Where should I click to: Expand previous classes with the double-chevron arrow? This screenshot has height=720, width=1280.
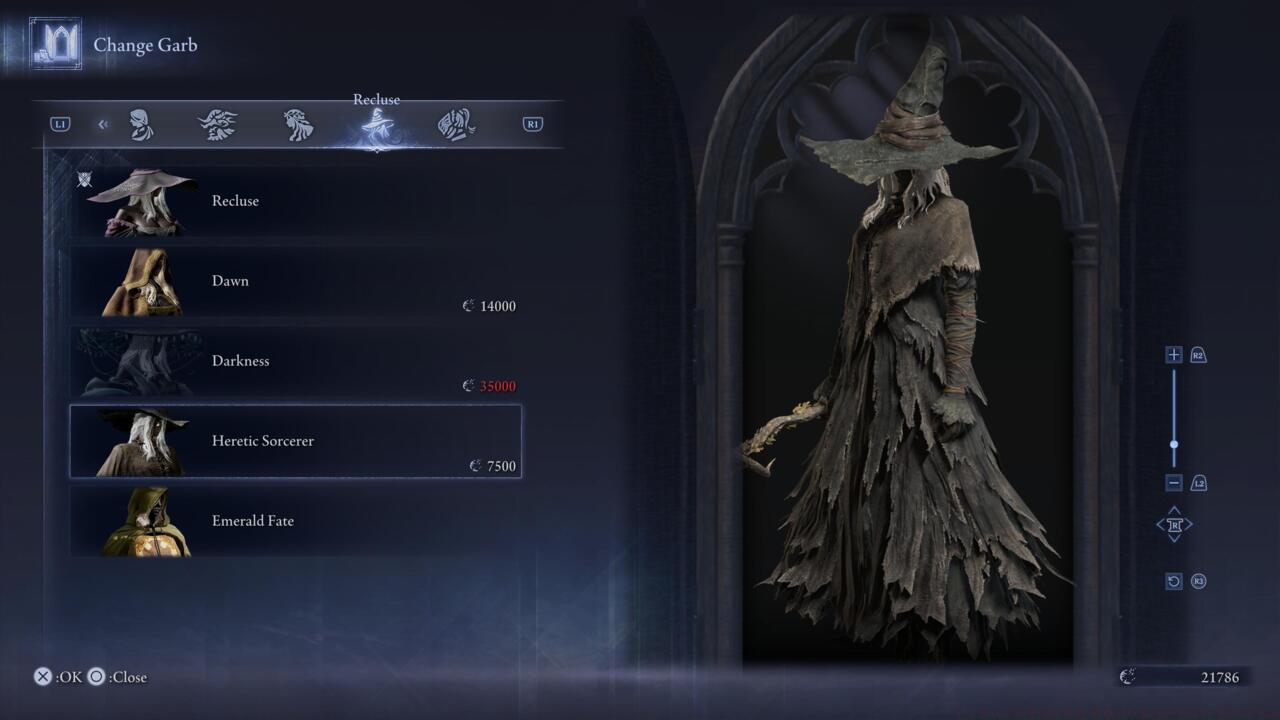pos(103,123)
